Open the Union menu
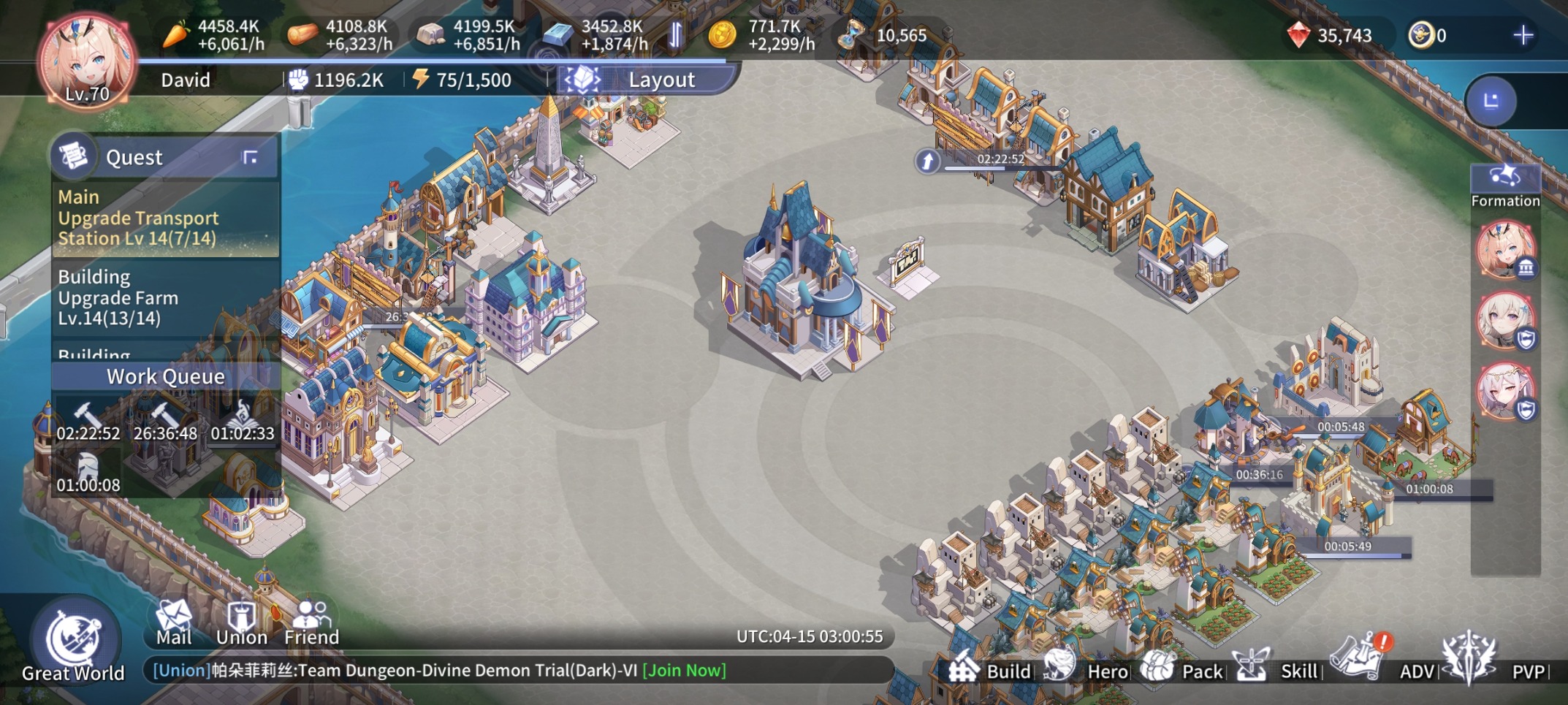Viewport: 1568px width, 705px height. (241, 622)
